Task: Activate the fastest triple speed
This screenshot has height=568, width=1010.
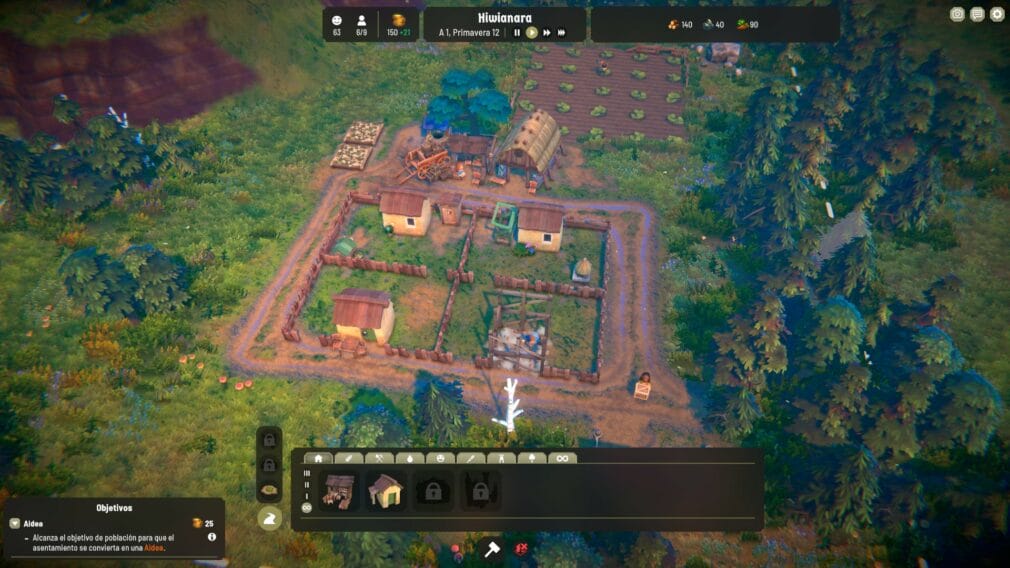Action: [562, 32]
